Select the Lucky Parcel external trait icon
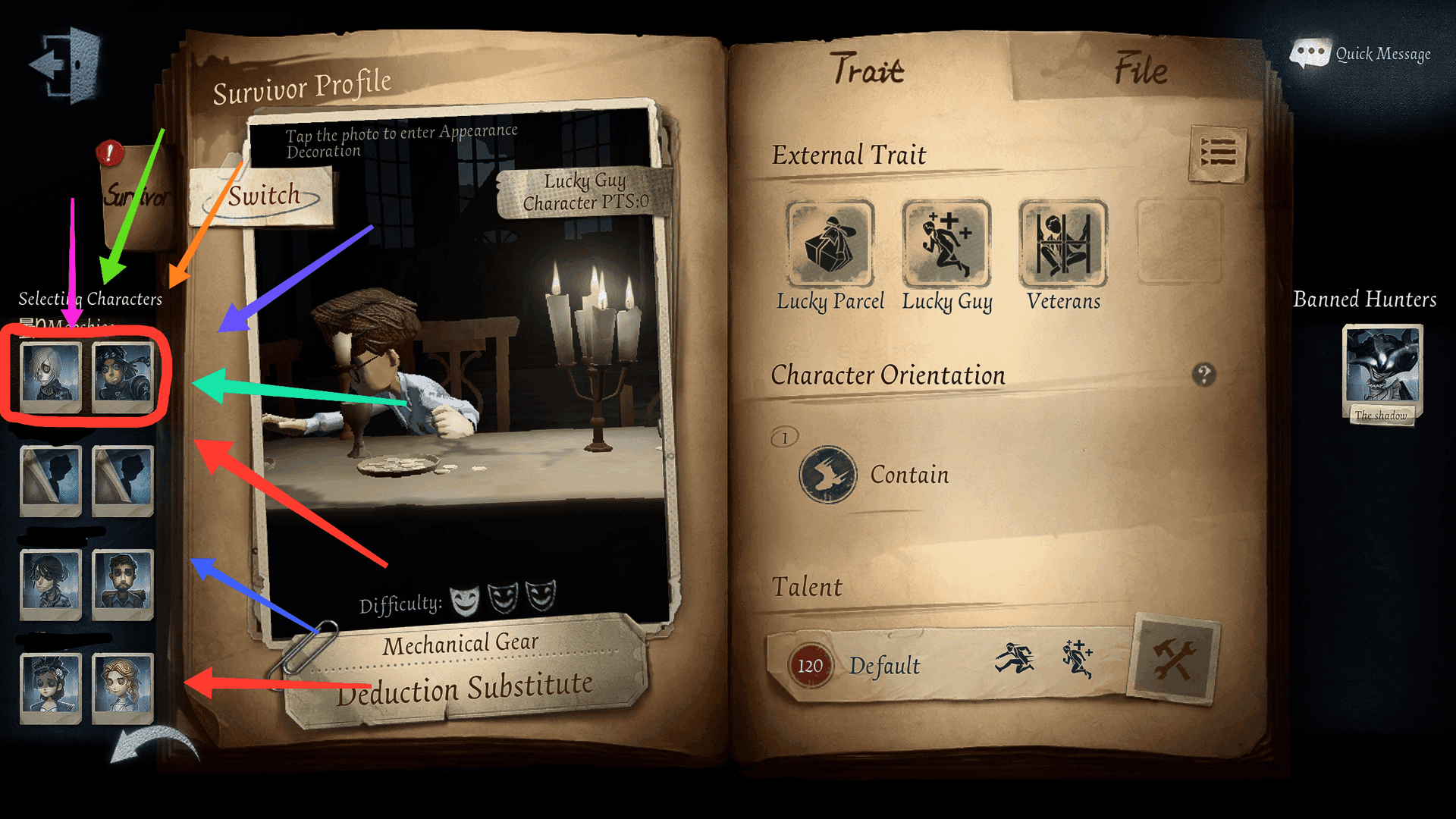The width and height of the screenshot is (1456, 819). point(830,241)
